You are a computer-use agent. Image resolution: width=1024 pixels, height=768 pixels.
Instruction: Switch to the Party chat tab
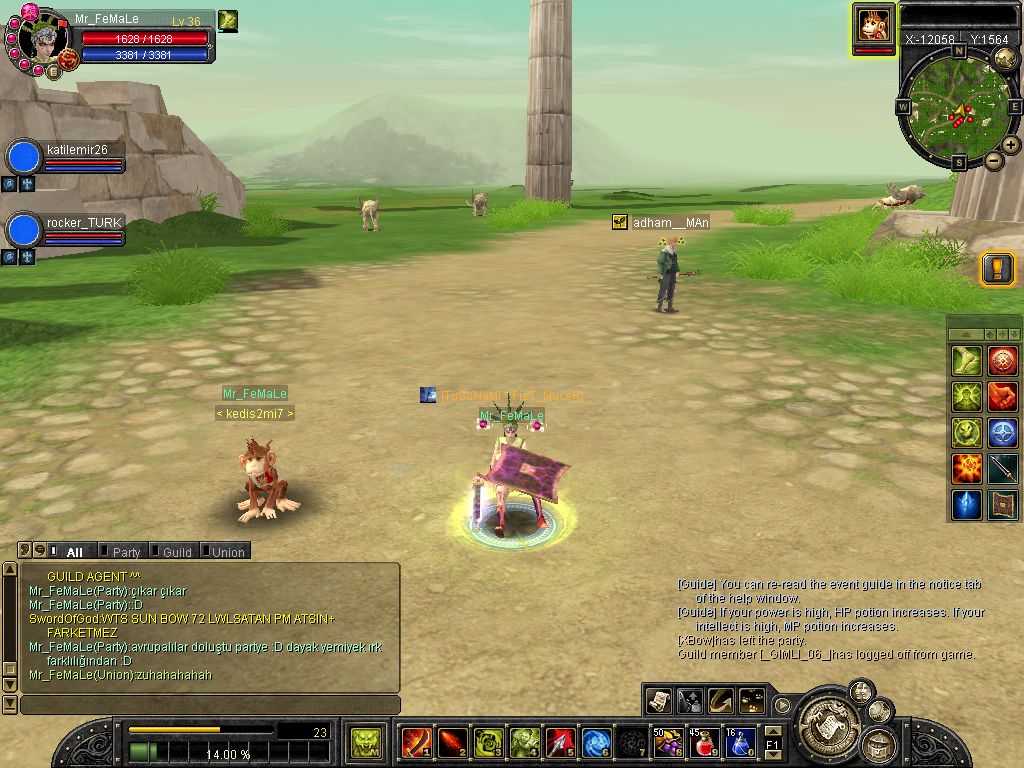(122, 551)
